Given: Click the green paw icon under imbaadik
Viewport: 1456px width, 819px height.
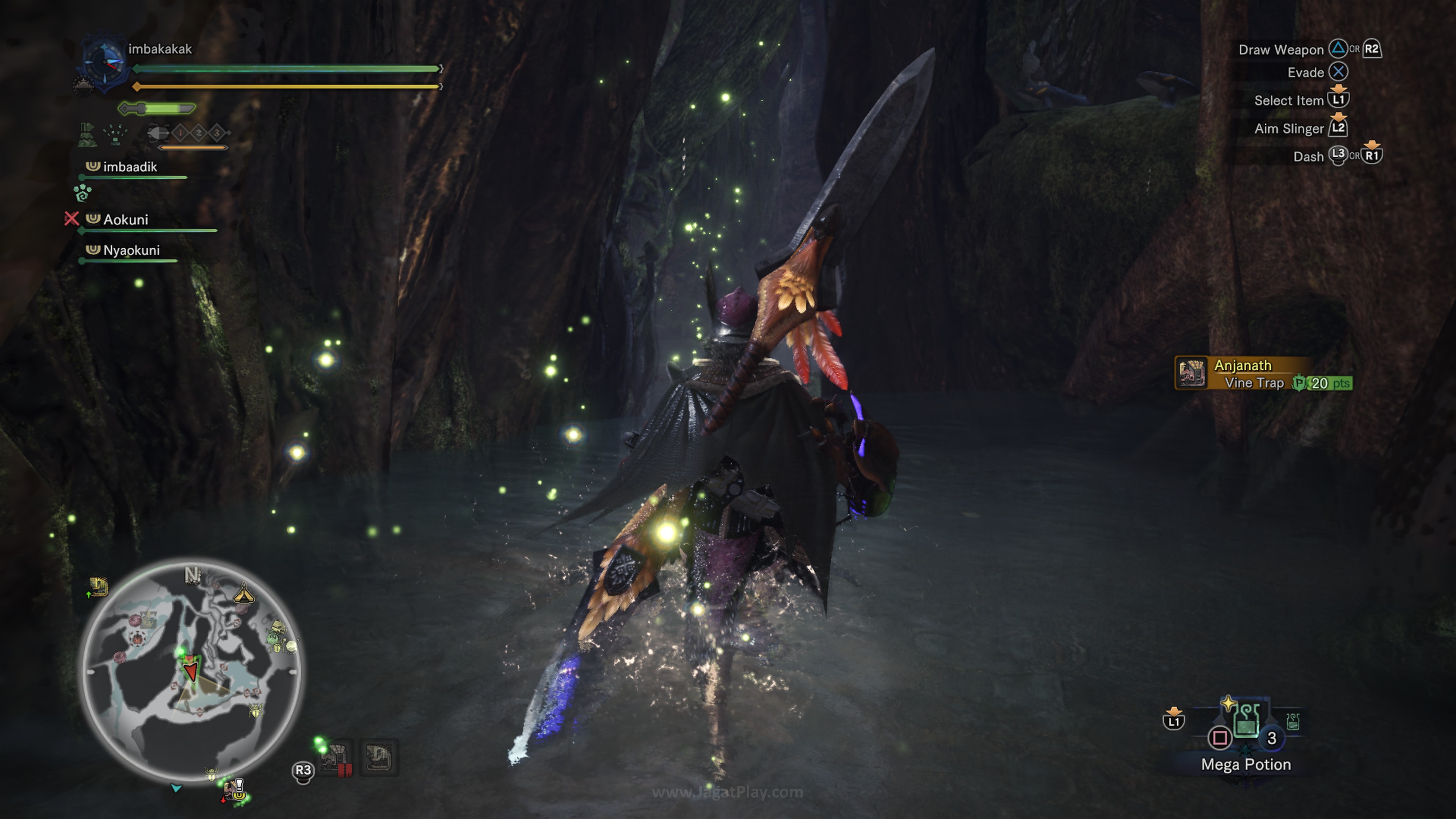Looking at the screenshot, I should coord(83,192).
